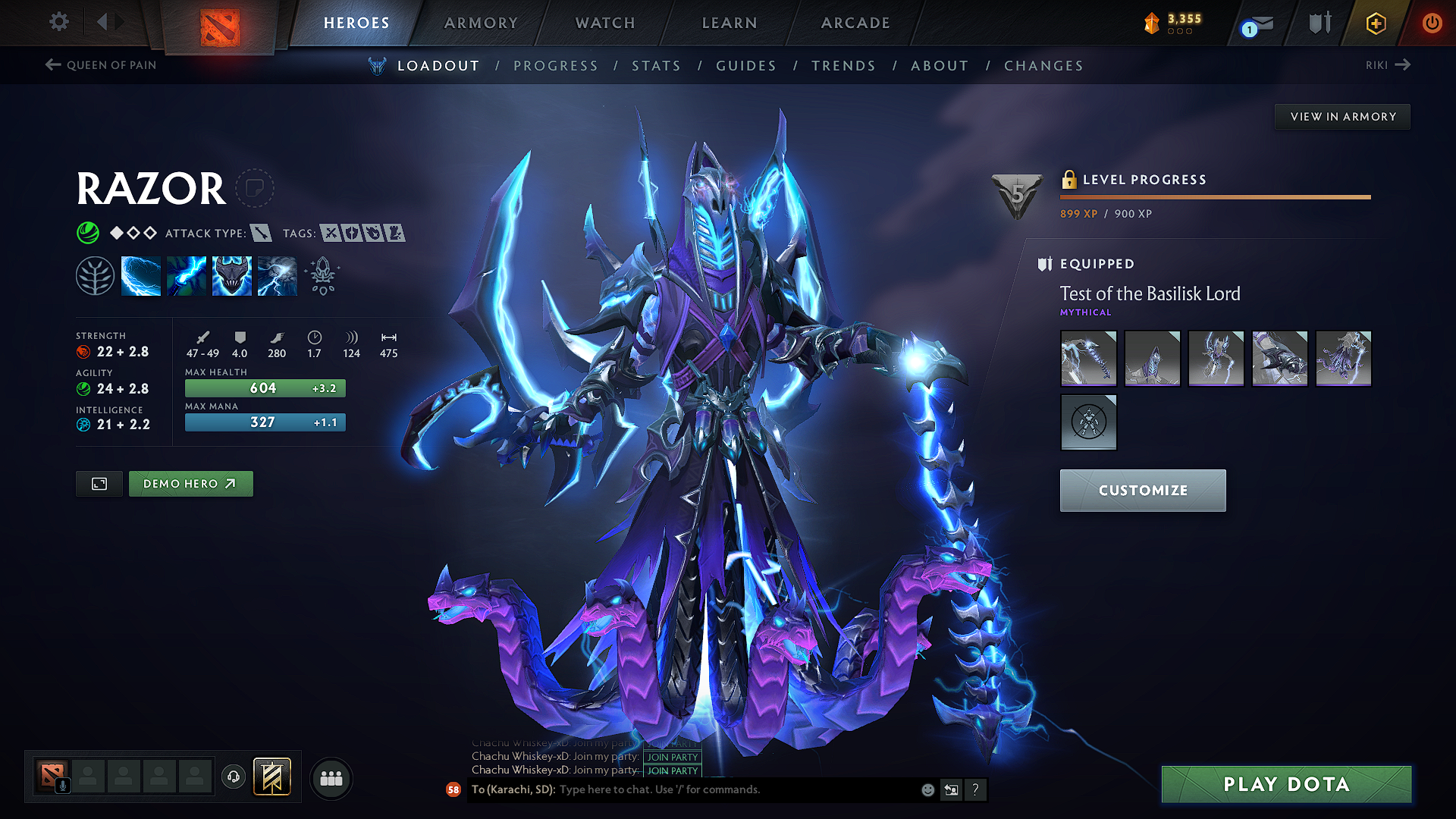
Task: Switch to the ARMORY tab
Action: (480, 23)
